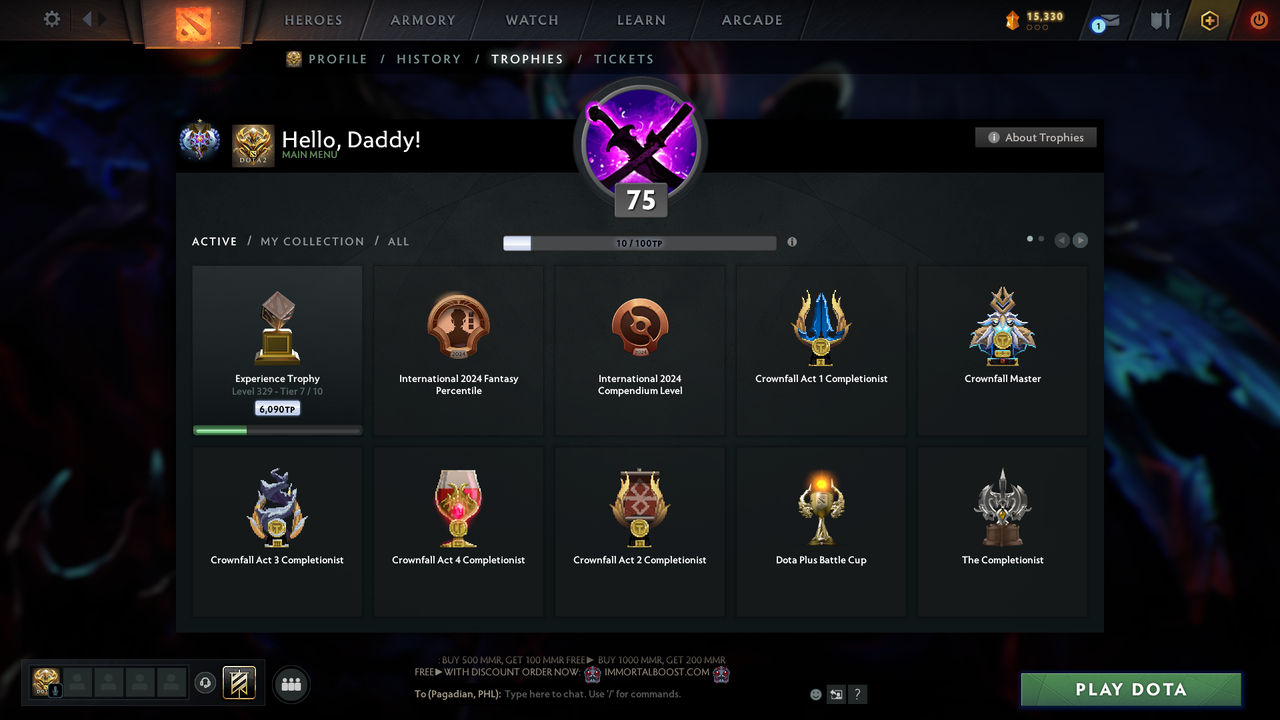Click the About Trophies button
This screenshot has width=1280, height=720.
pos(1035,137)
